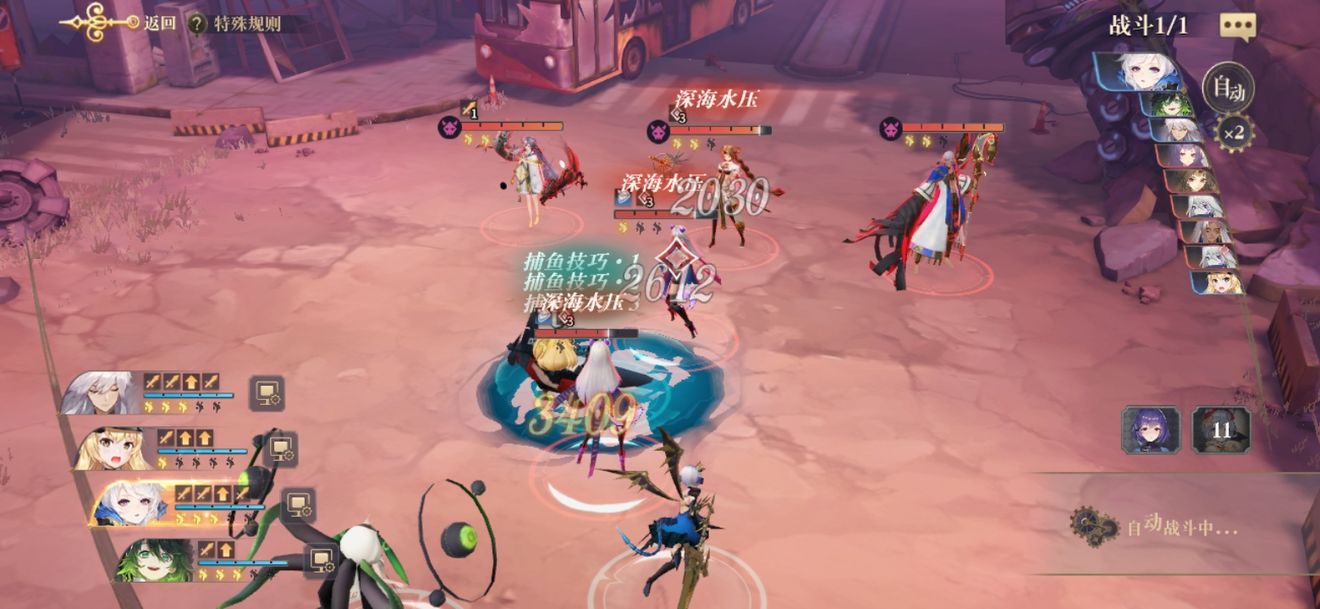The height and width of the screenshot is (609, 1320).
Task: Select the bottom blonde portrait in turn order
Action: coord(1217,282)
